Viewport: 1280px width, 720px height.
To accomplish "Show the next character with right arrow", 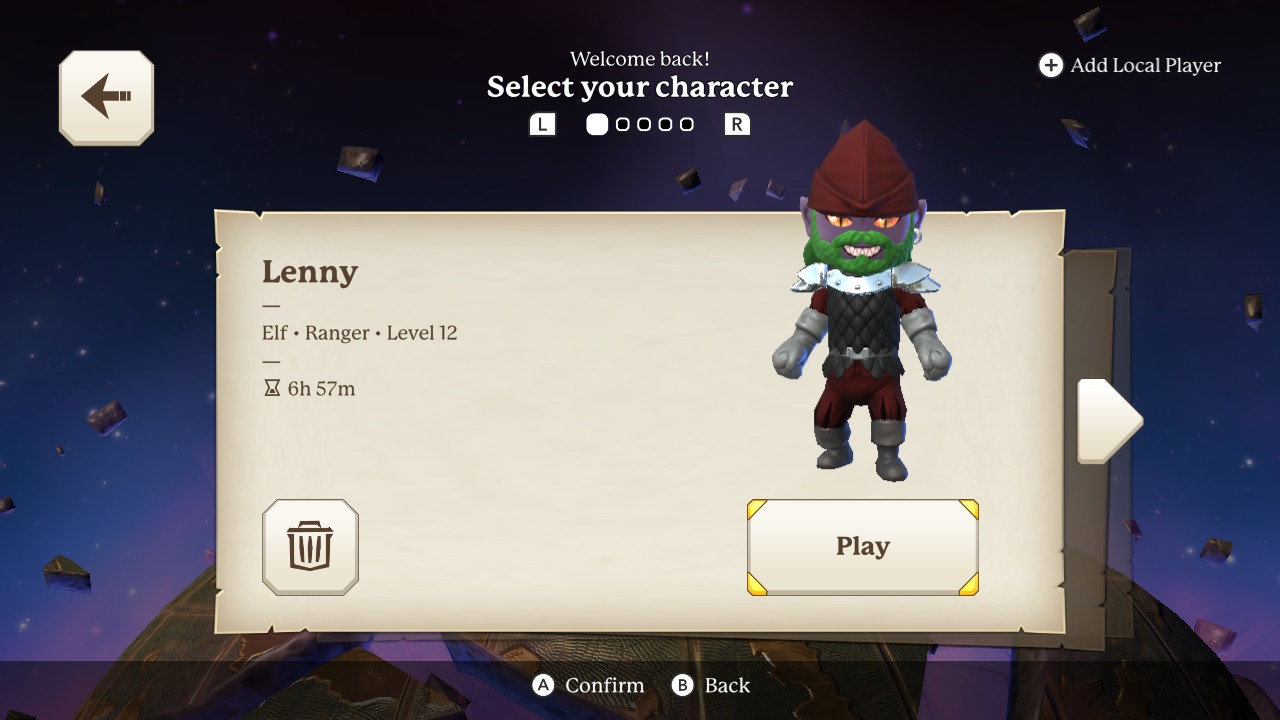I will tap(1108, 421).
